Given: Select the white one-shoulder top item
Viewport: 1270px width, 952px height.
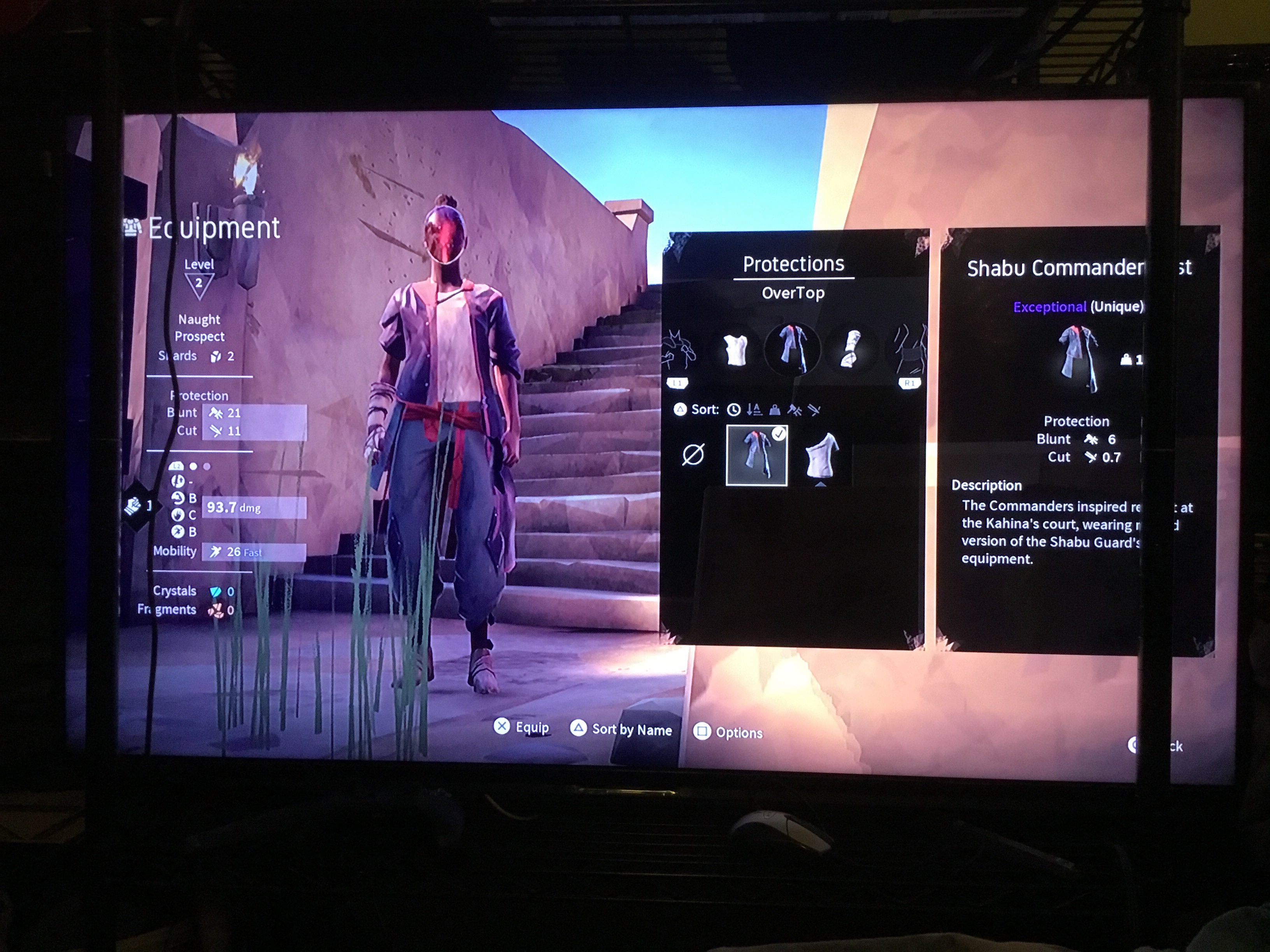Looking at the screenshot, I should tap(822, 456).
